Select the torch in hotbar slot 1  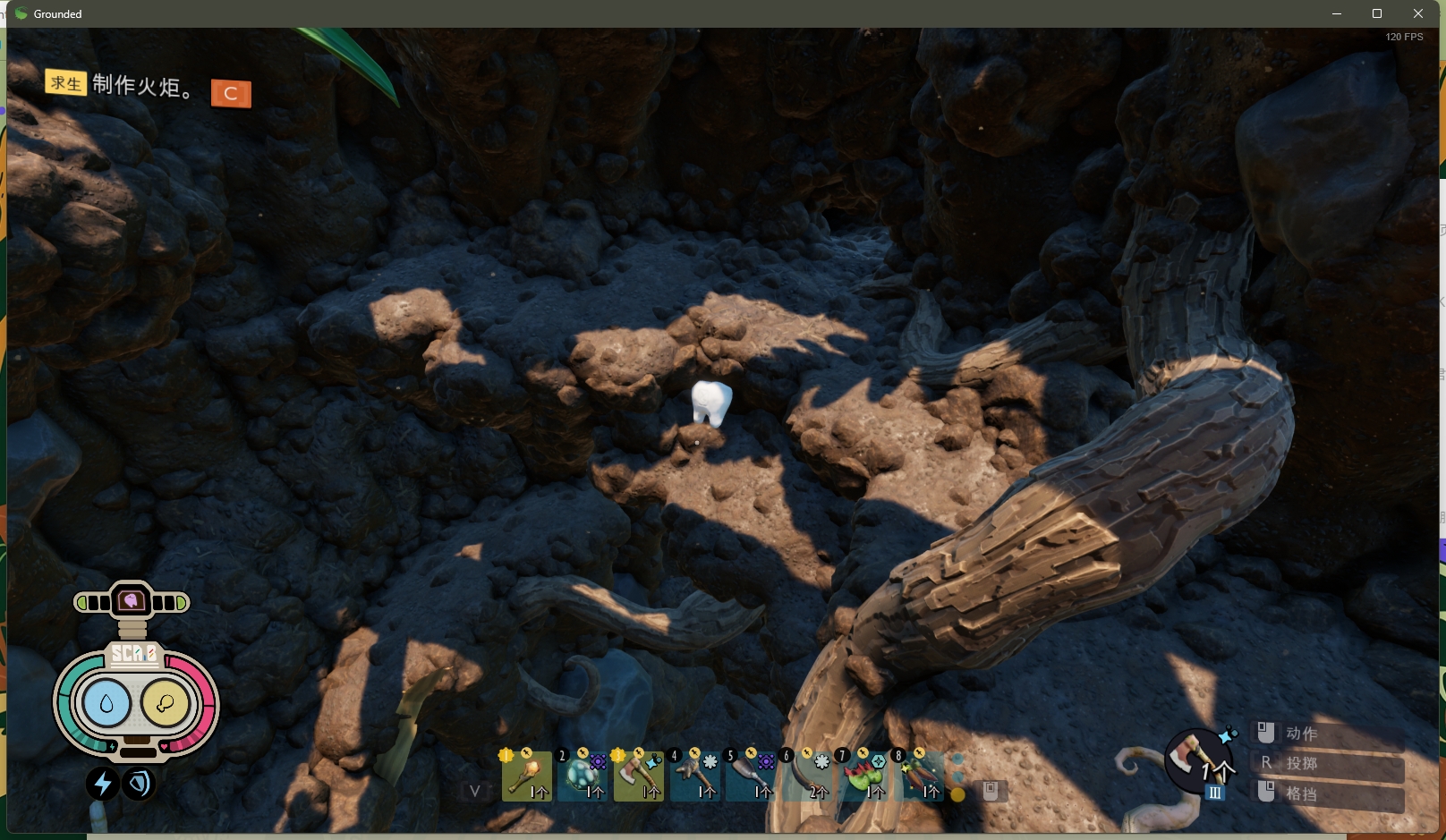526,776
